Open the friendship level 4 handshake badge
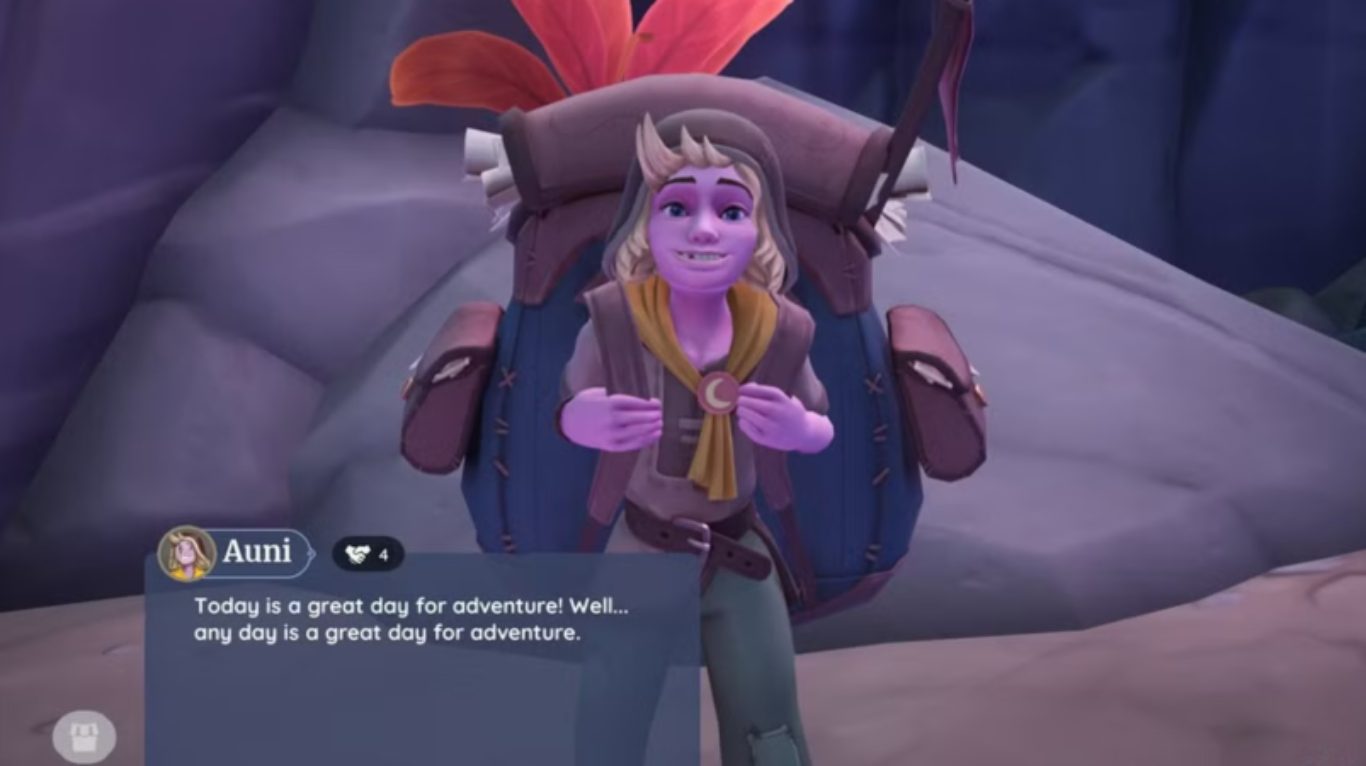Image resolution: width=1366 pixels, height=766 pixels. coord(367,553)
